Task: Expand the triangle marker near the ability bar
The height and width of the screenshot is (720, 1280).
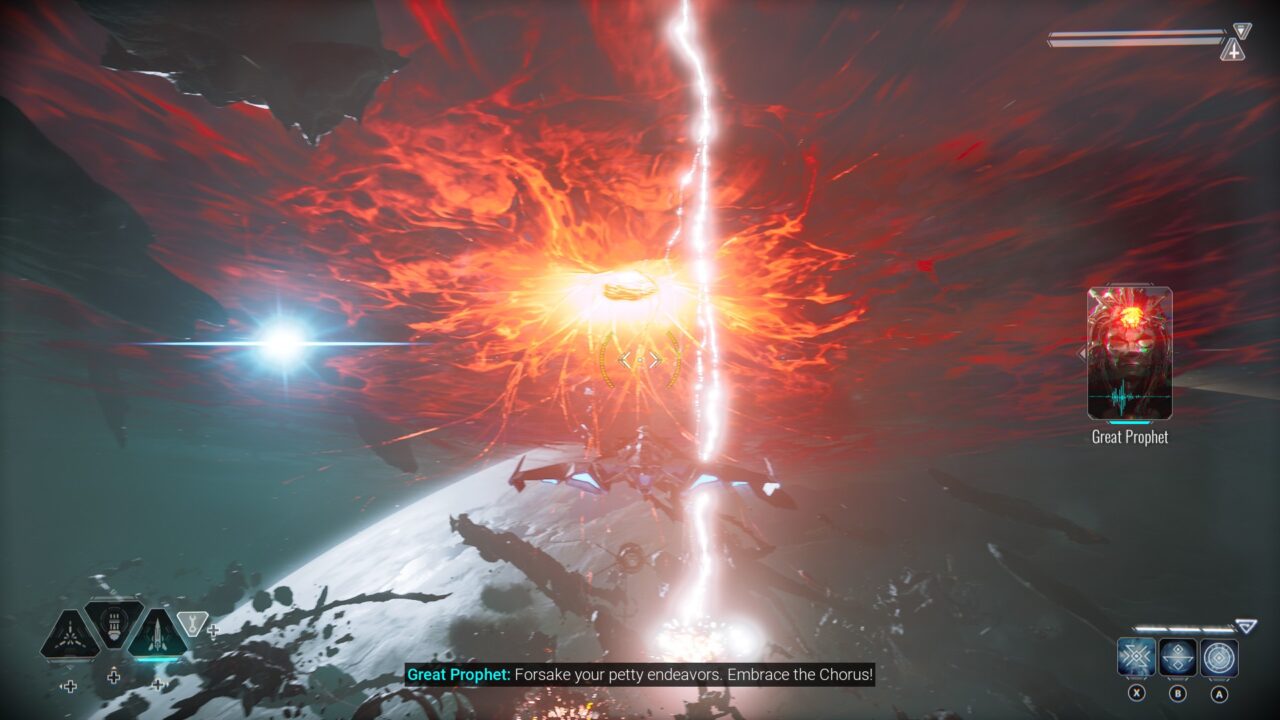Action: (x=1246, y=625)
